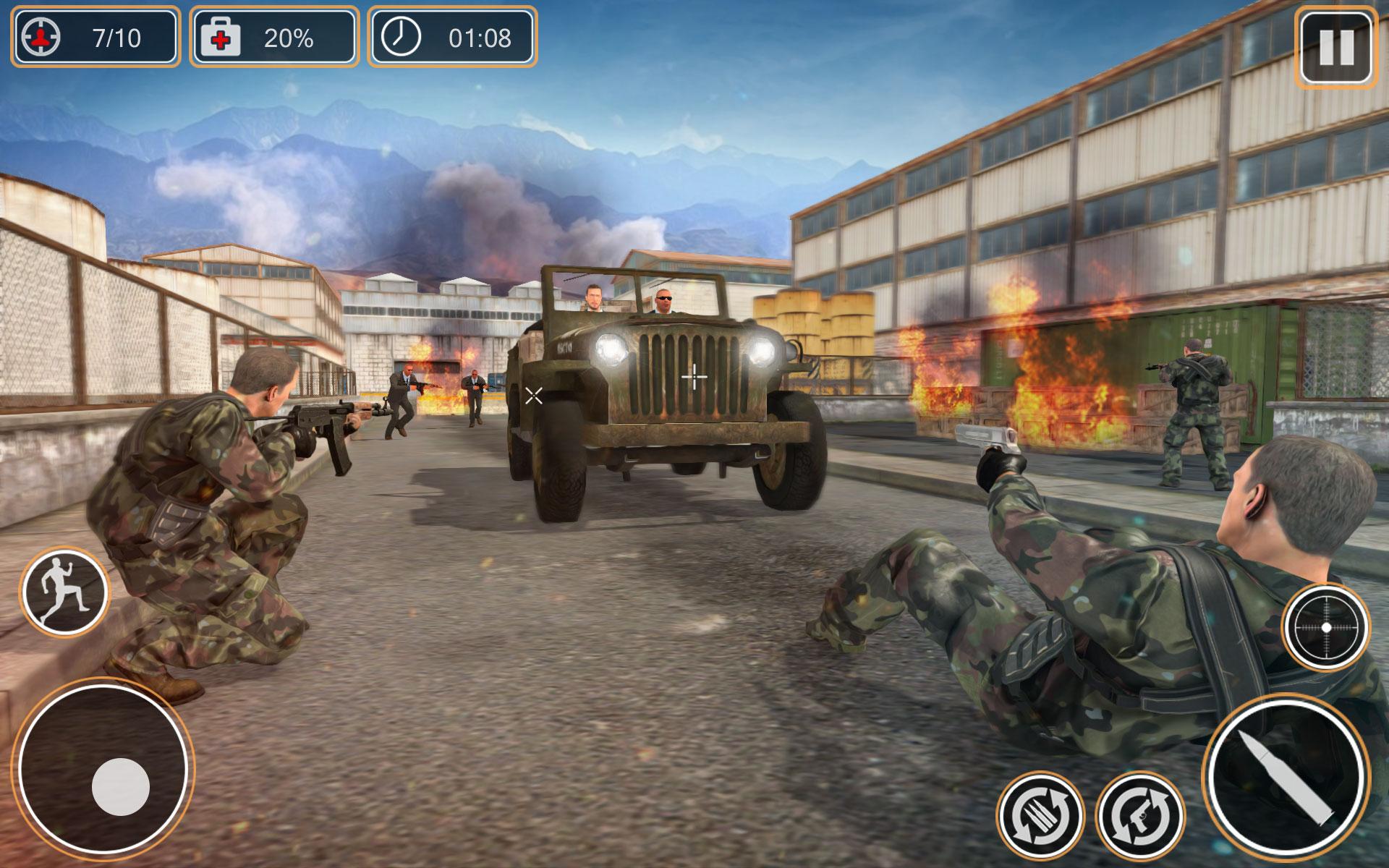
Task: Tap the enemy kill counter 7/10 badge
Action: (94, 38)
